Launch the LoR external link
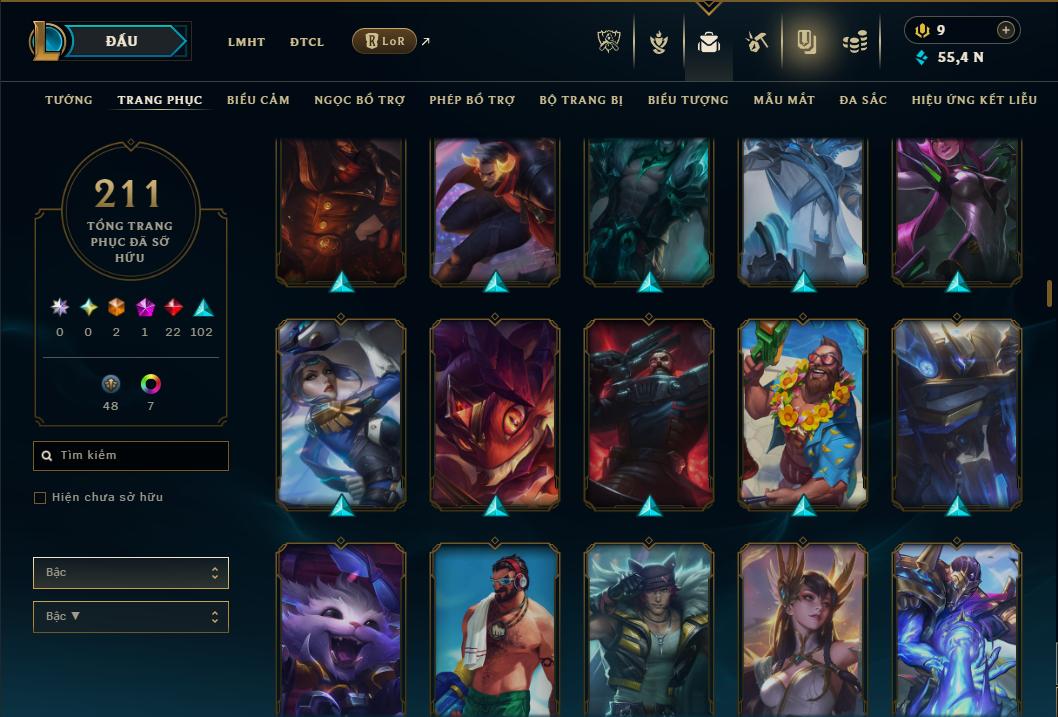This screenshot has height=717, width=1058. pyautogui.click(x=385, y=41)
